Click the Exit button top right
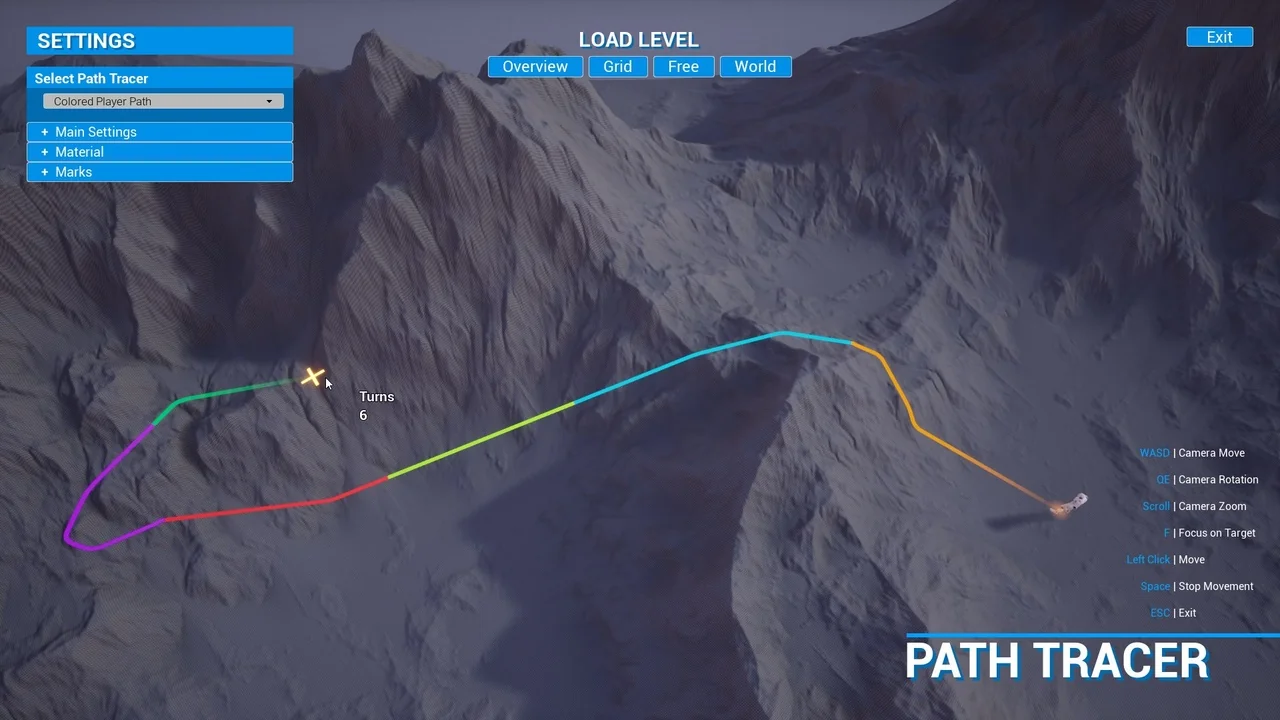 click(1219, 36)
